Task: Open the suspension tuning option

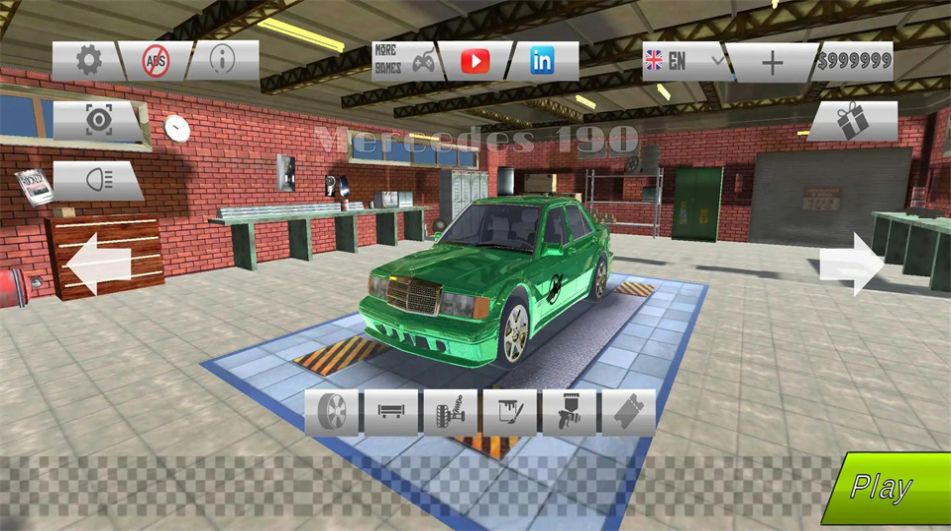Action: [450, 412]
